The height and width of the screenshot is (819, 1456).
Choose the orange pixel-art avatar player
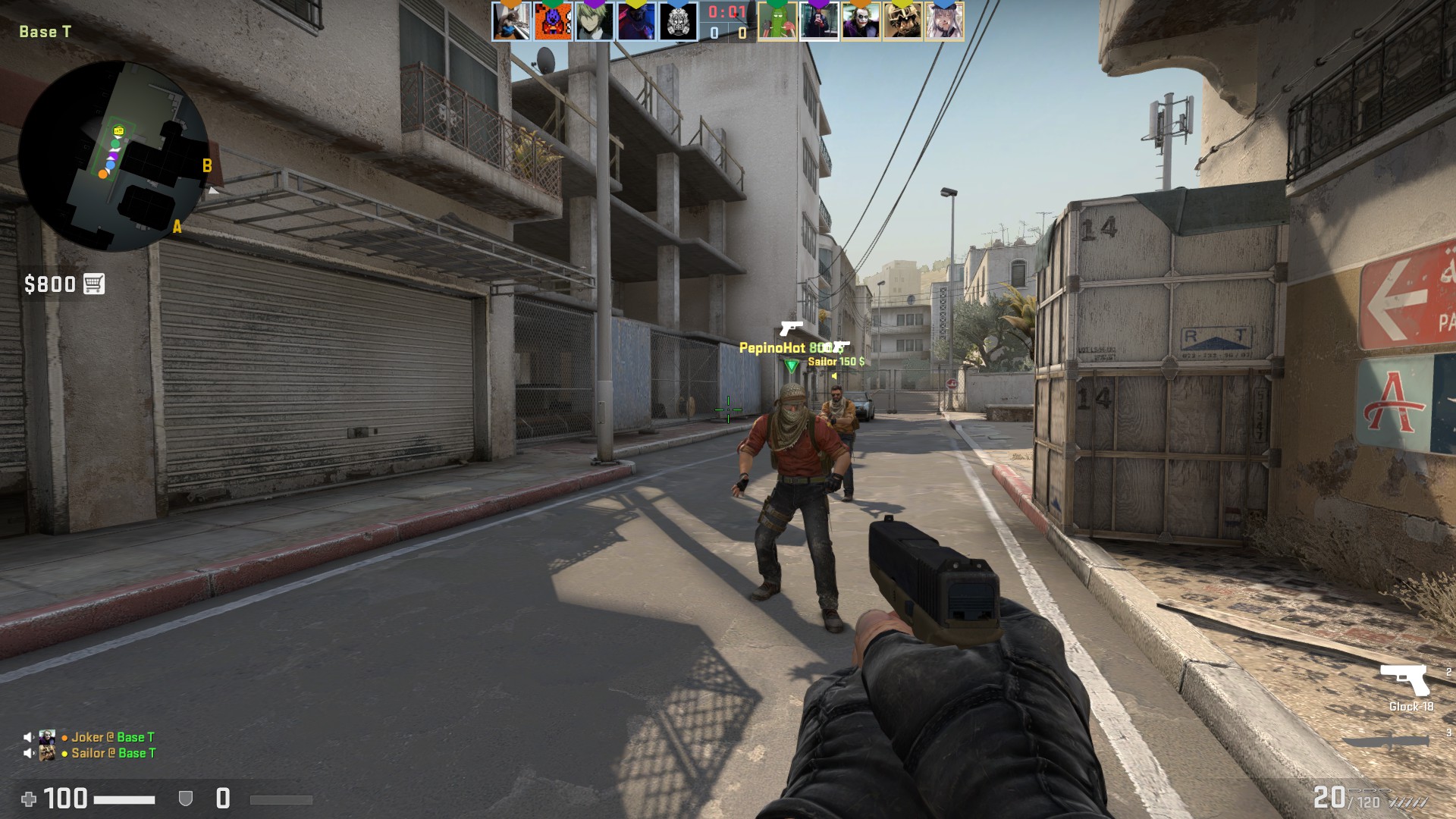[553, 21]
